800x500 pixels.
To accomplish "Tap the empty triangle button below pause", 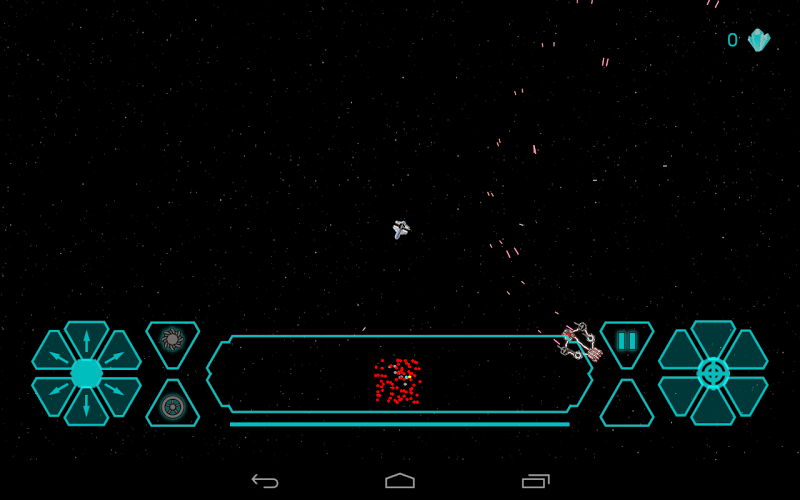I will tap(627, 407).
